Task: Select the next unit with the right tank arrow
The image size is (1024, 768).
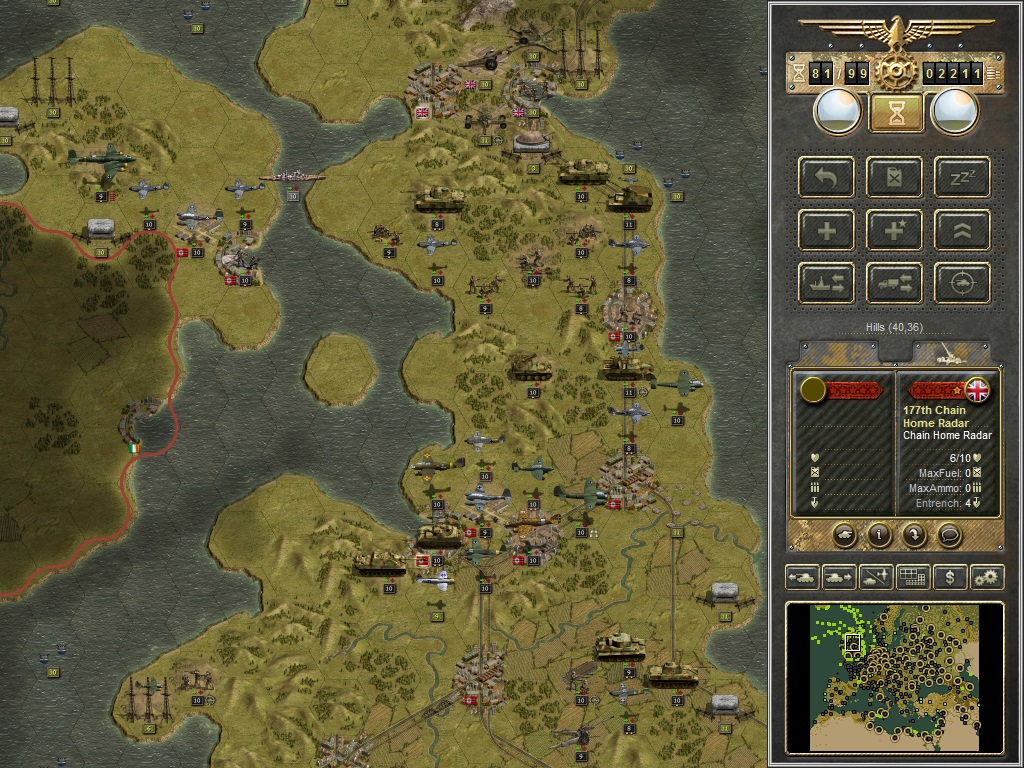Action: pyautogui.click(x=839, y=577)
